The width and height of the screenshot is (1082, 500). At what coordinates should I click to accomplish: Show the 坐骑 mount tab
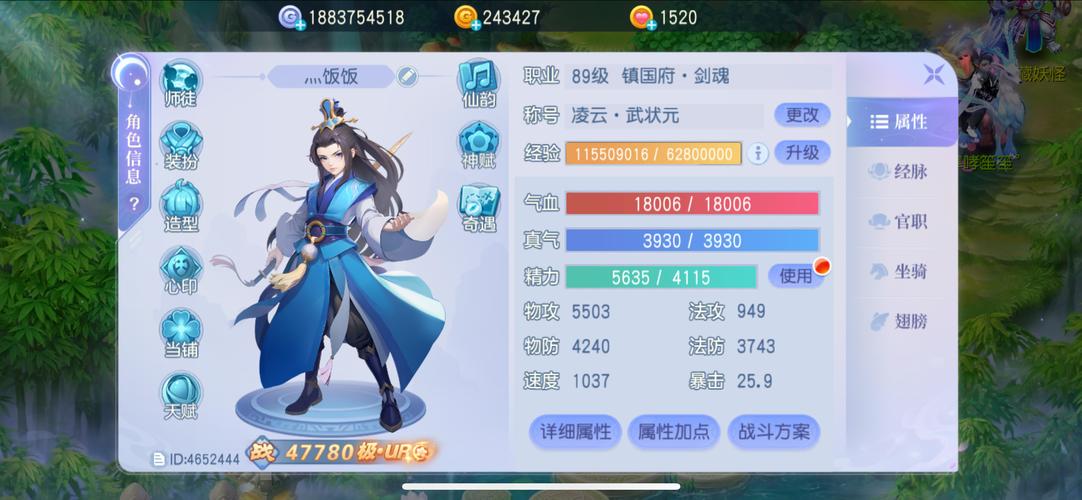(x=899, y=271)
